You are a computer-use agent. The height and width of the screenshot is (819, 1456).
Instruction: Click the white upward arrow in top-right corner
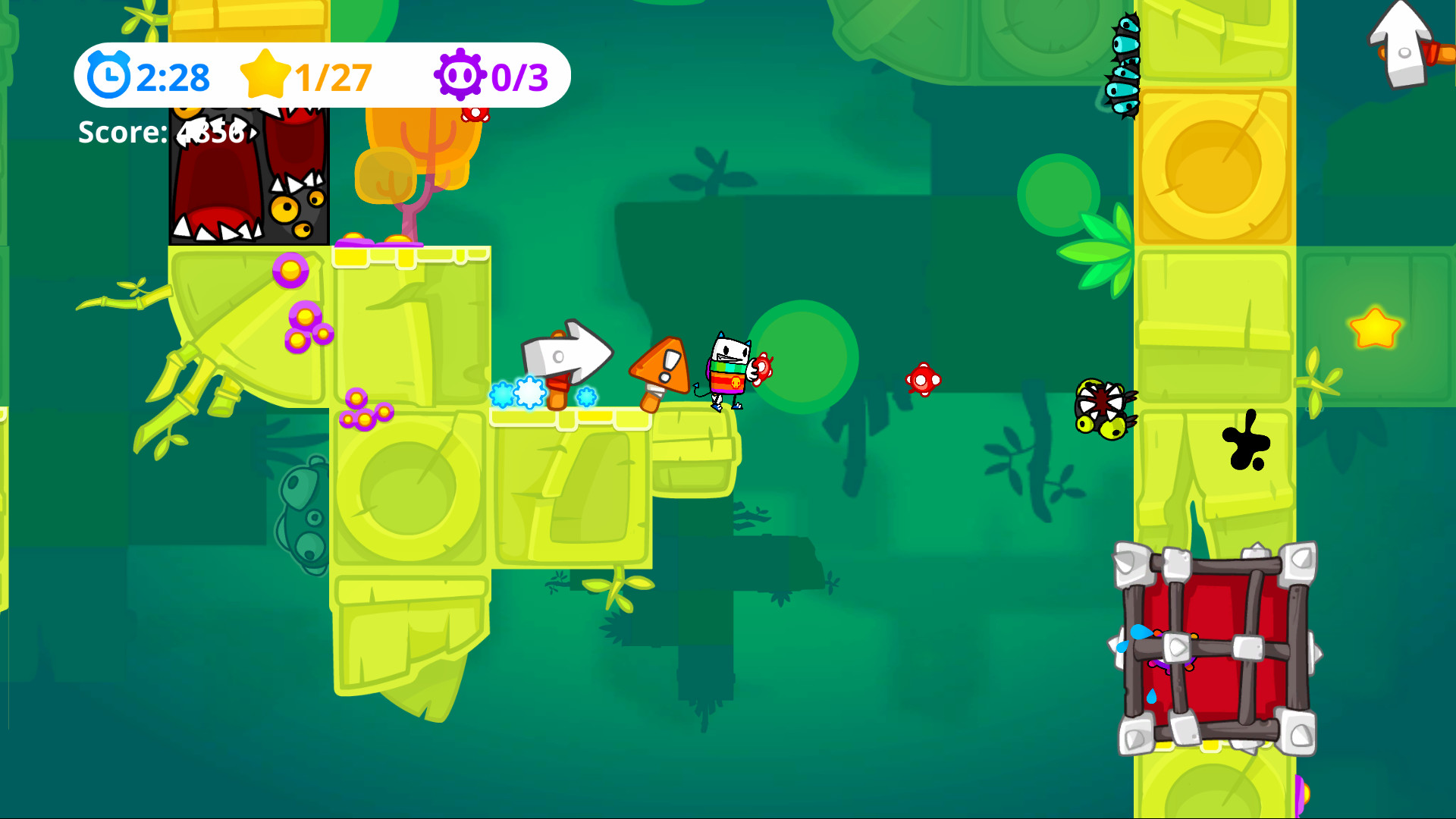coord(1401,45)
